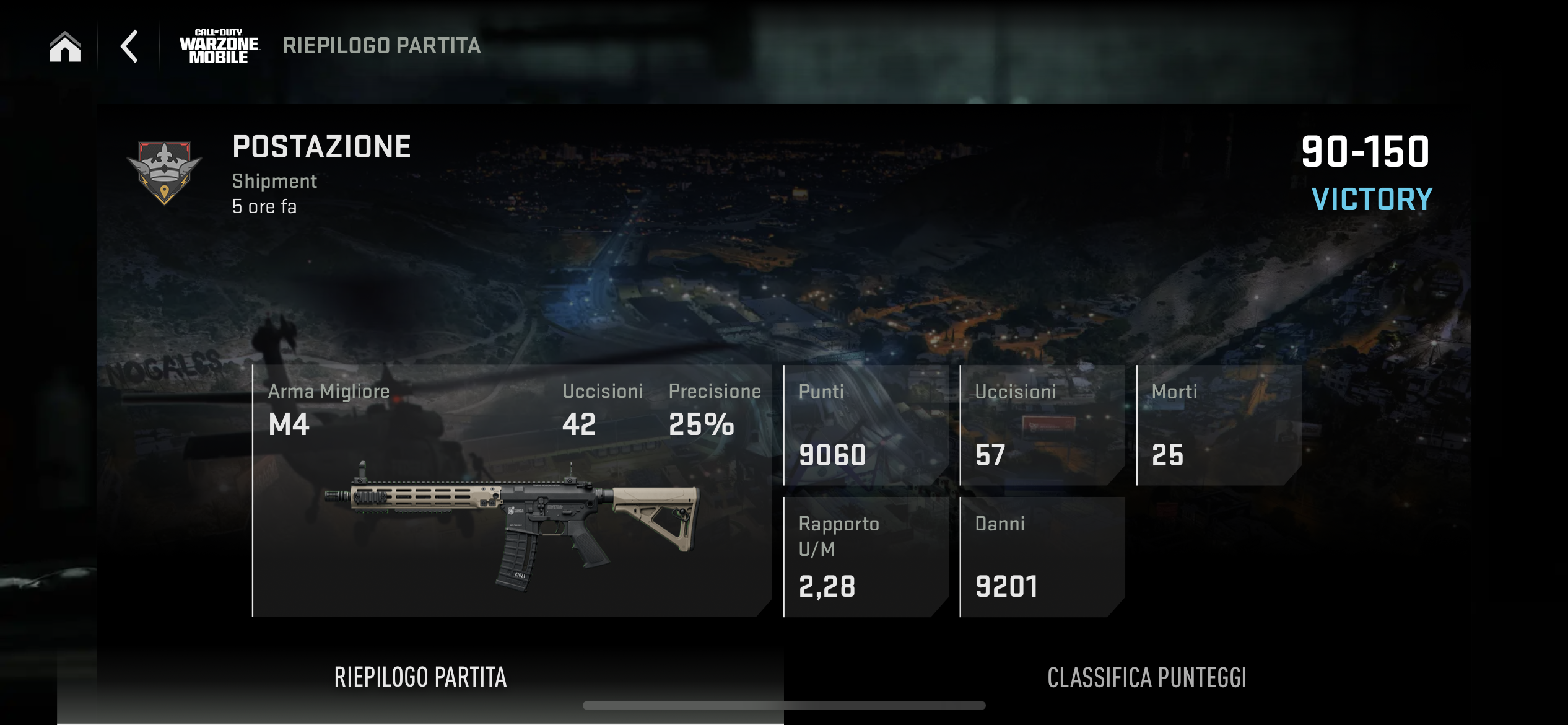This screenshot has width=1568, height=725.
Task: Select the Riepilogo Partita tab
Action: point(420,677)
